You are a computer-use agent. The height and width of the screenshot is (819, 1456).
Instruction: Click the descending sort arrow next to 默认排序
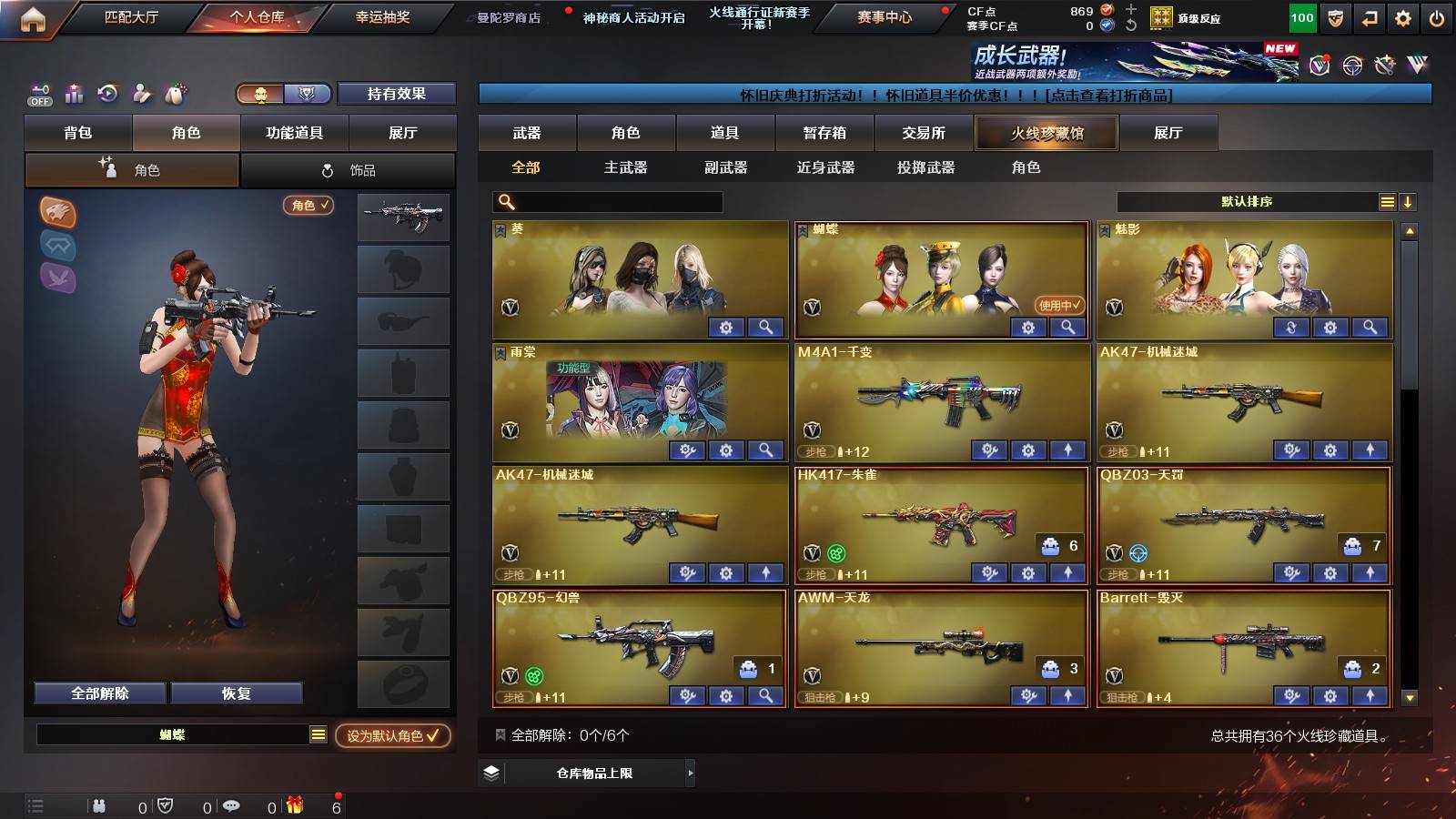point(1409,202)
